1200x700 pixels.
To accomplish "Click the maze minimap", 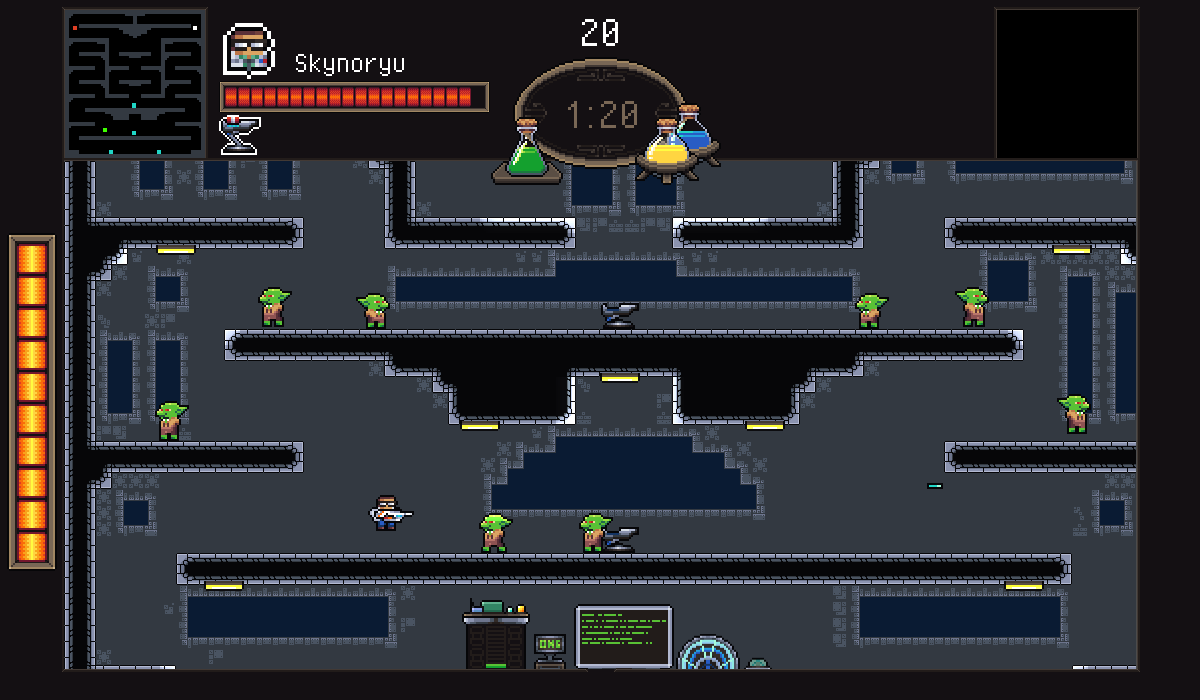I will 135,83.
